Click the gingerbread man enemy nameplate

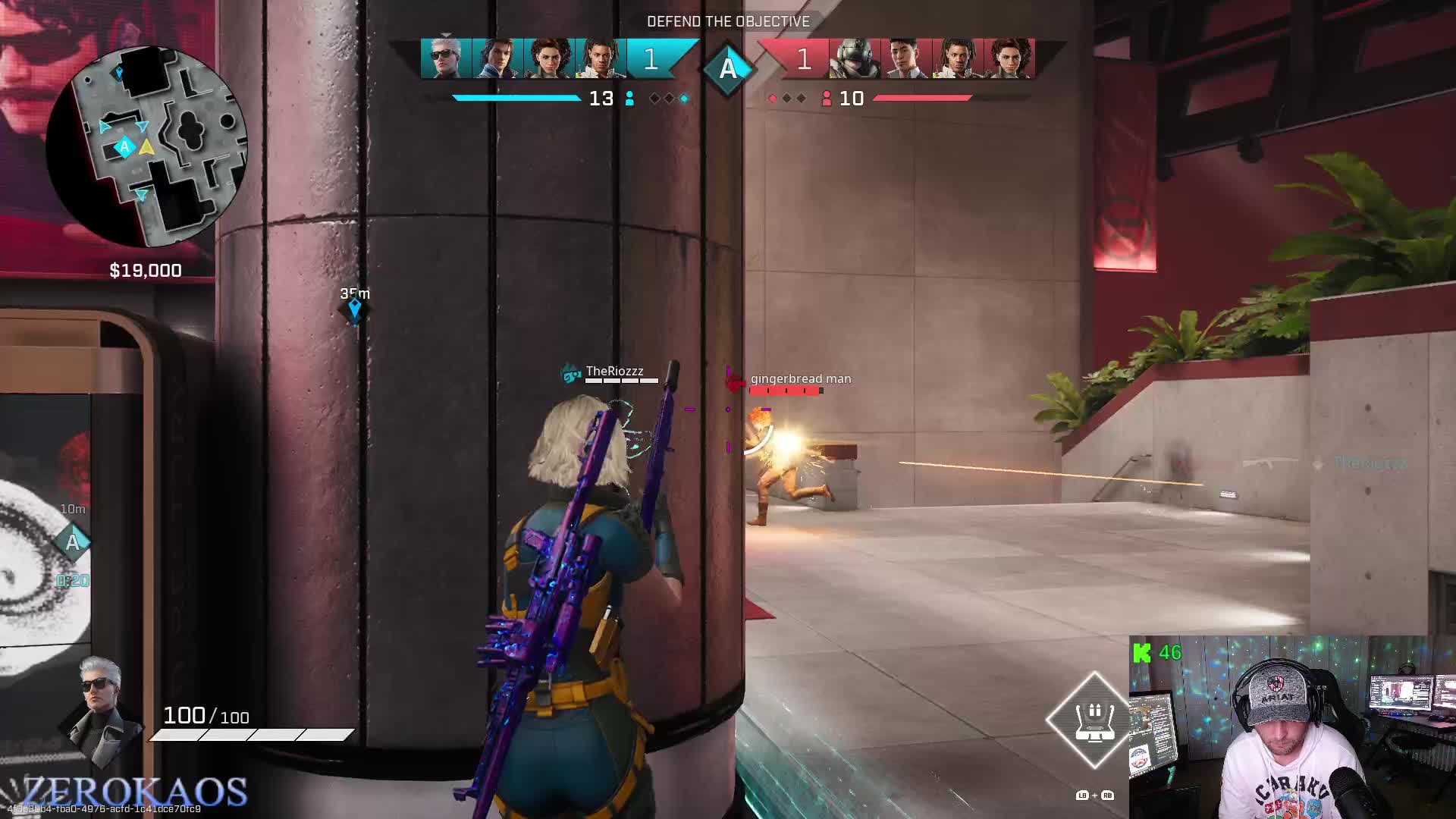point(800,379)
